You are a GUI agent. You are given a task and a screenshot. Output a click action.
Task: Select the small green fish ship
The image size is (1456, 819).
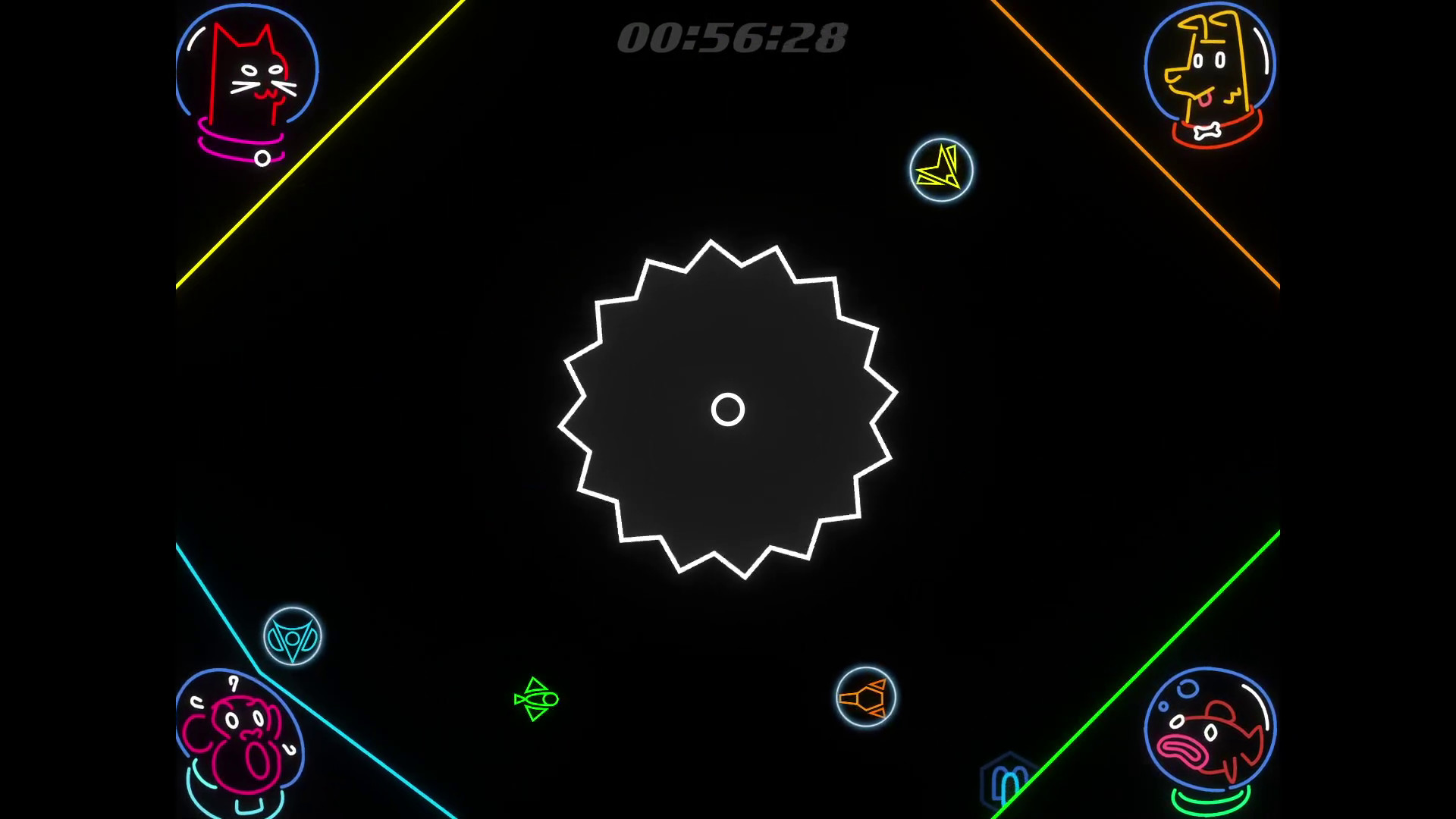click(x=535, y=699)
